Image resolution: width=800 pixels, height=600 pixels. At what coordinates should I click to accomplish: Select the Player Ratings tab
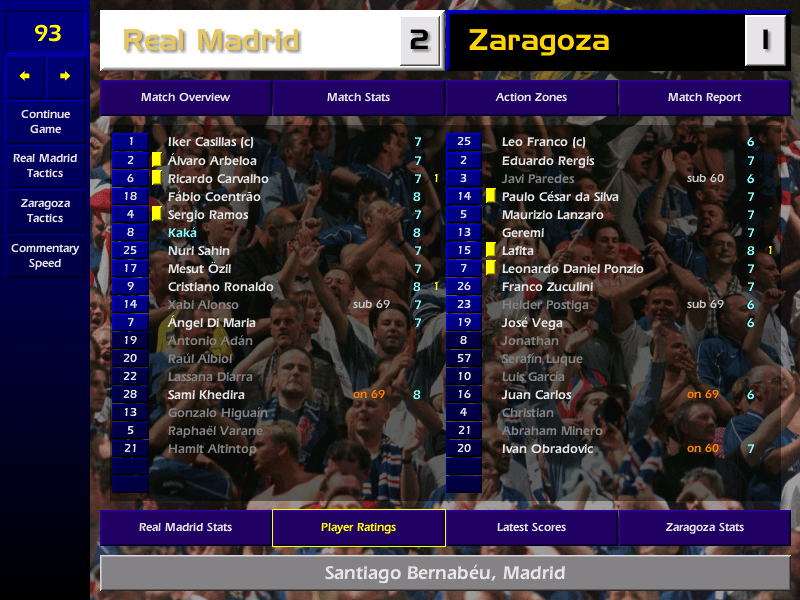click(358, 527)
